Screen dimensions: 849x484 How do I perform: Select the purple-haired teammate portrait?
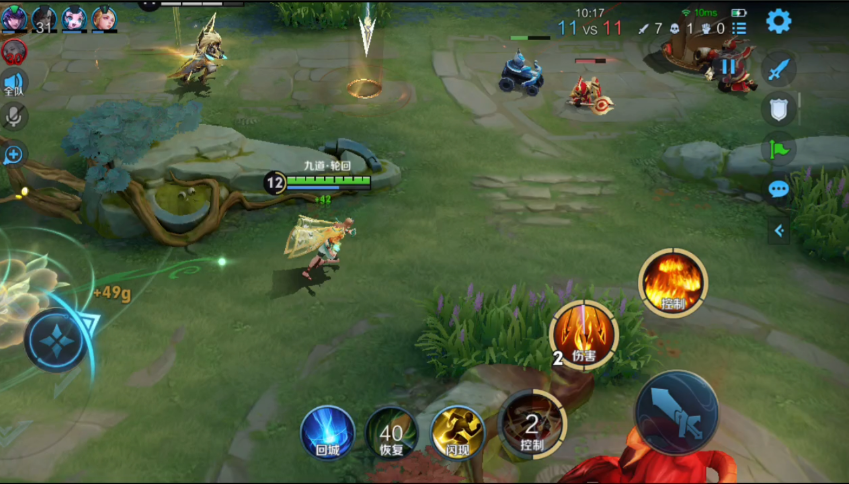14,18
